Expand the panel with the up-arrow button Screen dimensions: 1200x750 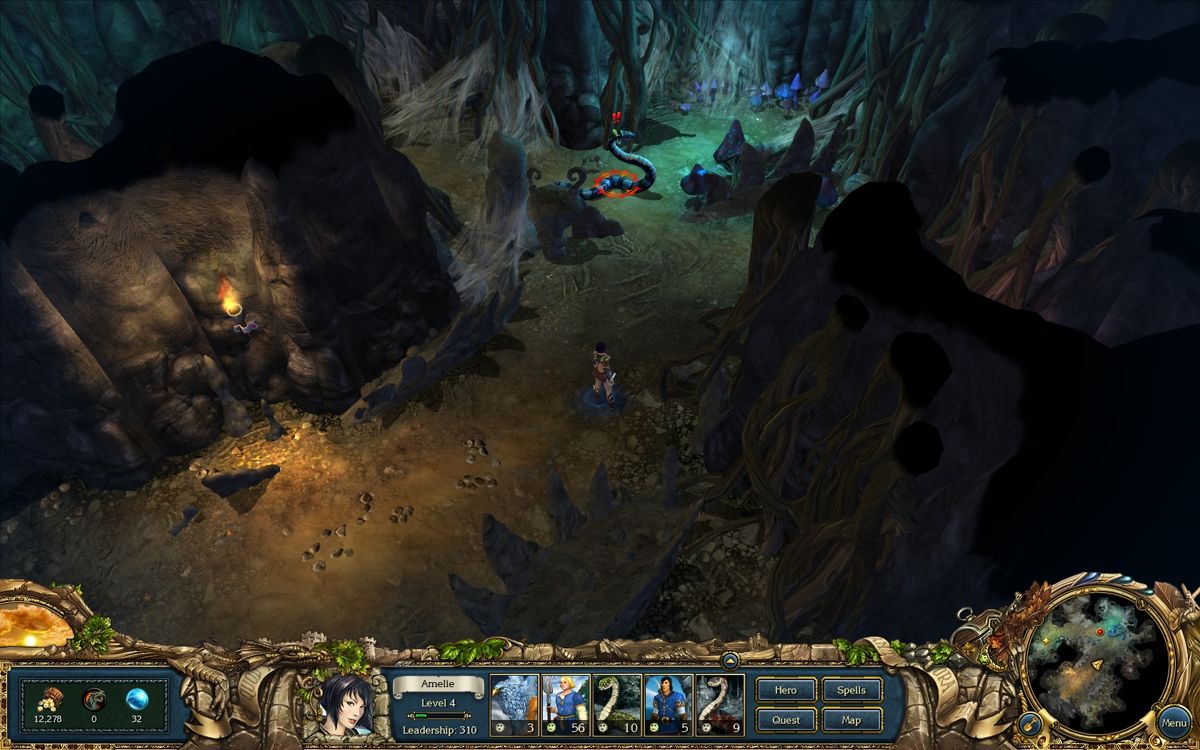[x=729, y=660]
